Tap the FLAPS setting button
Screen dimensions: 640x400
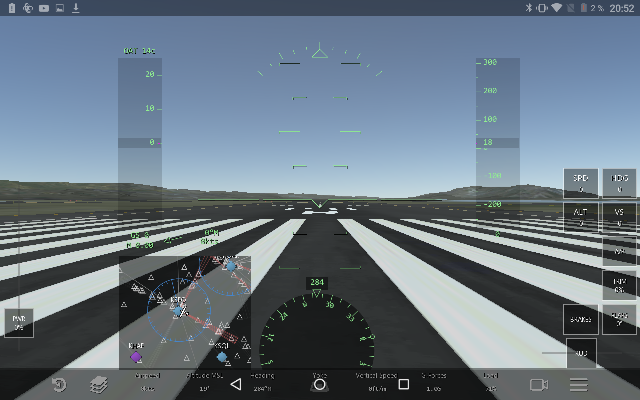coord(619,318)
